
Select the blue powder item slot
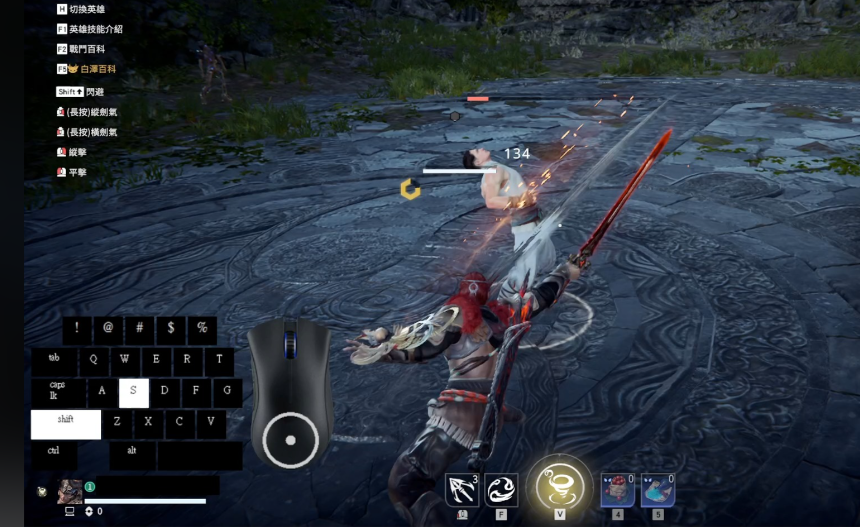[x=657, y=490]
